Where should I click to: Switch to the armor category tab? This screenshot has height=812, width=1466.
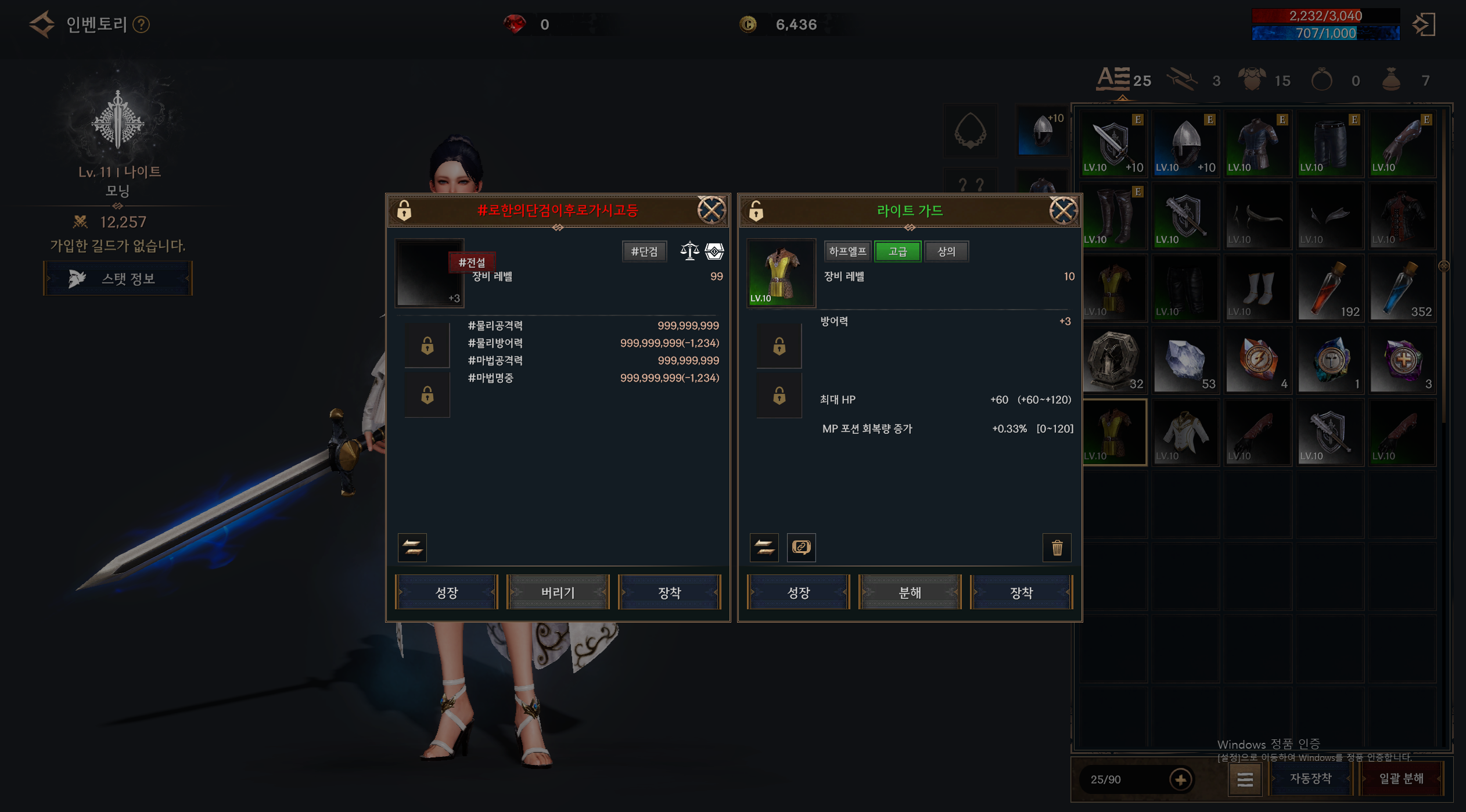point(1253,80)
